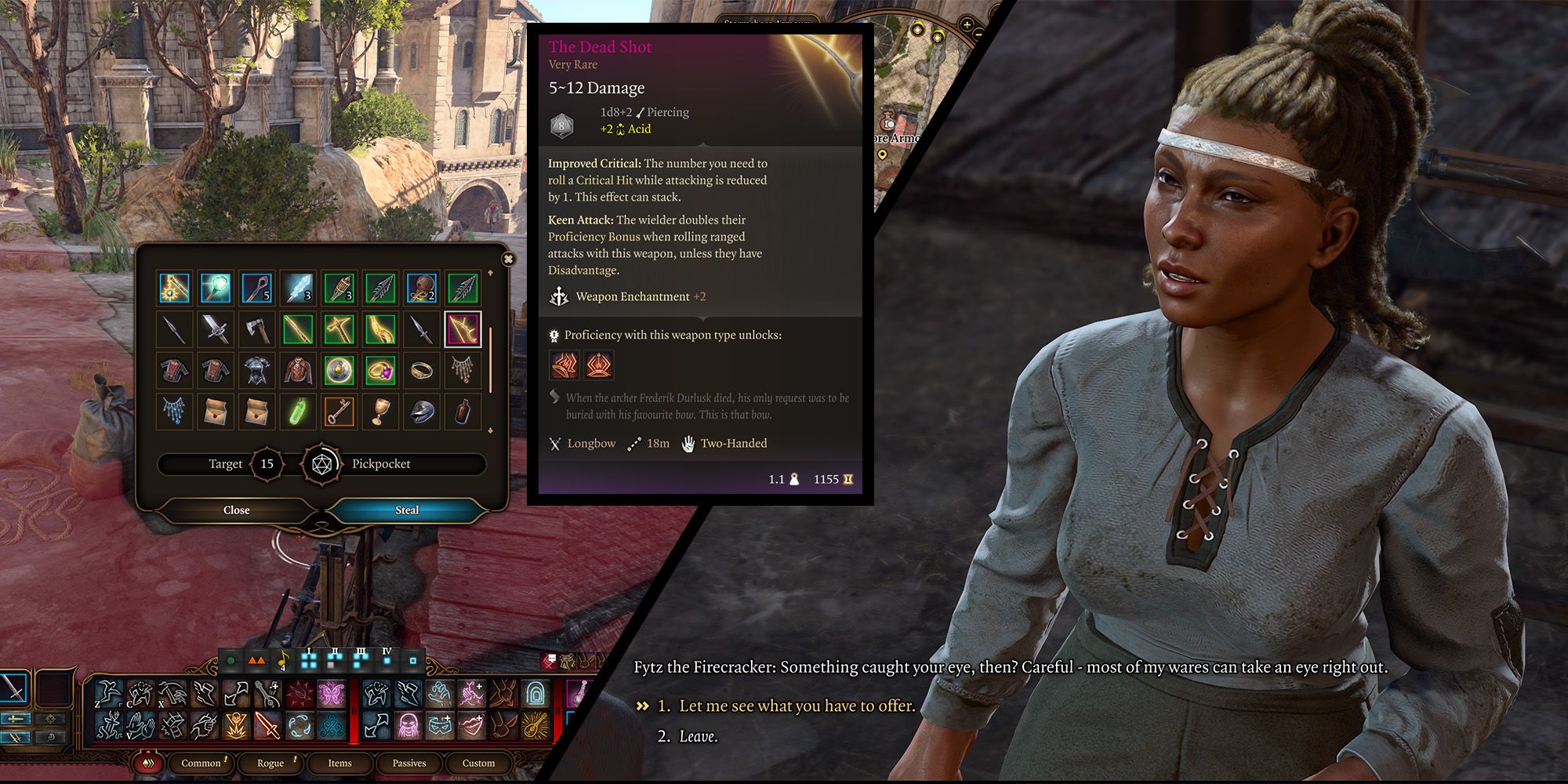
Task: Show the Passives tab
Action: click(x=409, y=763)
